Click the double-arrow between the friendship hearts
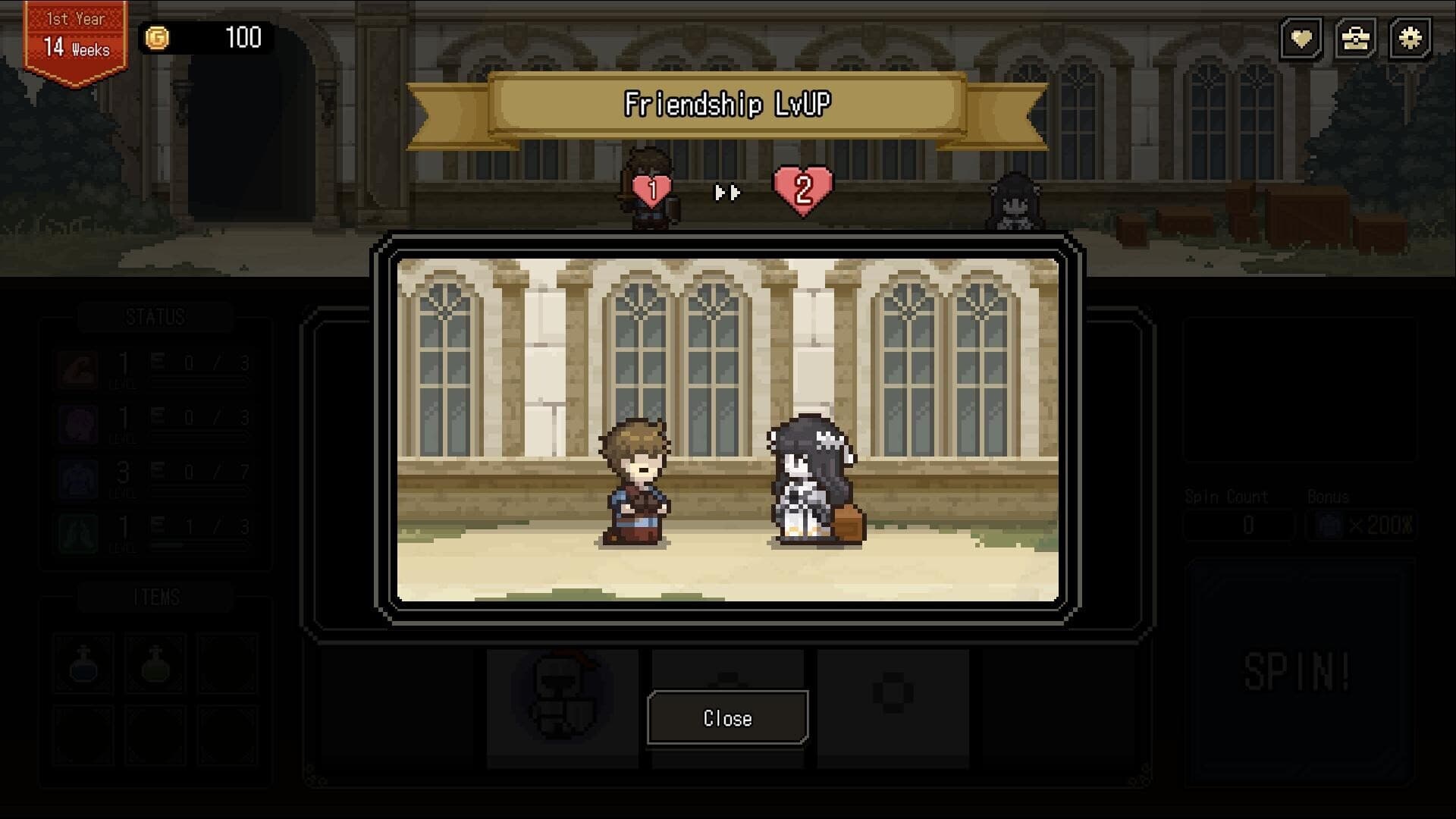 tap(726, 193)
